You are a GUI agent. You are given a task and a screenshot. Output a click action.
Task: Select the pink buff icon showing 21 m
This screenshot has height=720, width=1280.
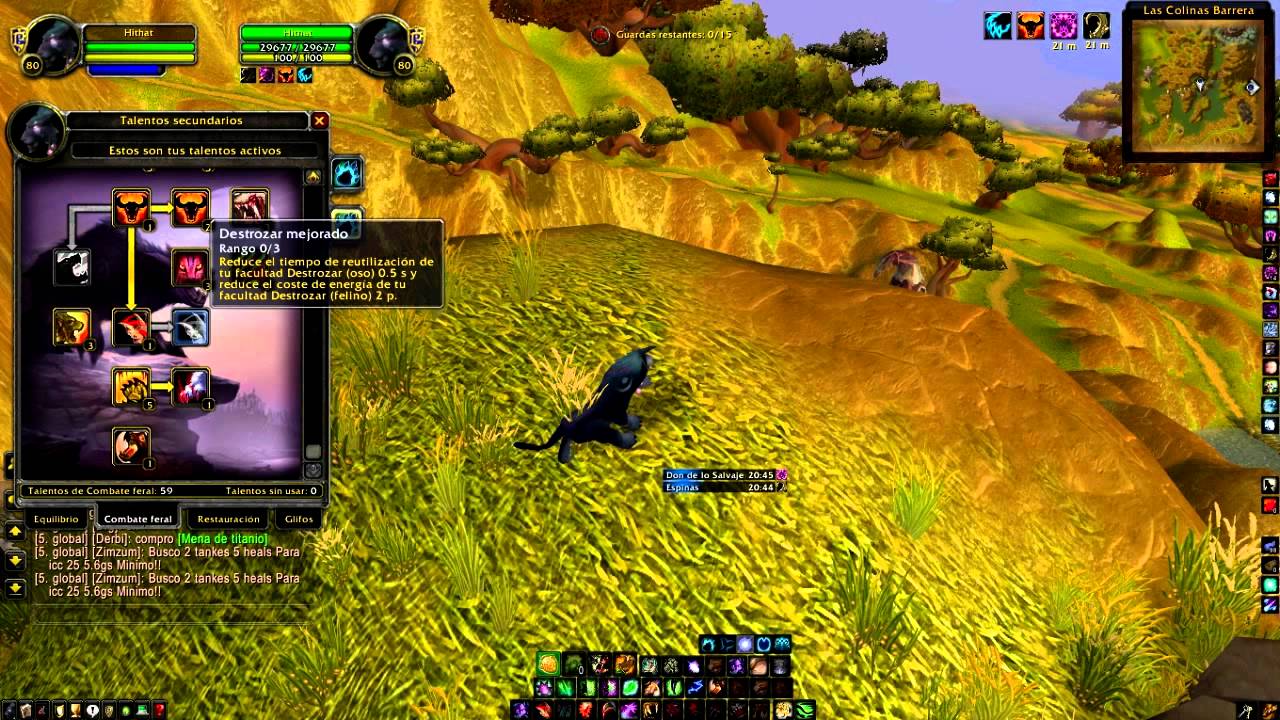tap(1063, 27)
